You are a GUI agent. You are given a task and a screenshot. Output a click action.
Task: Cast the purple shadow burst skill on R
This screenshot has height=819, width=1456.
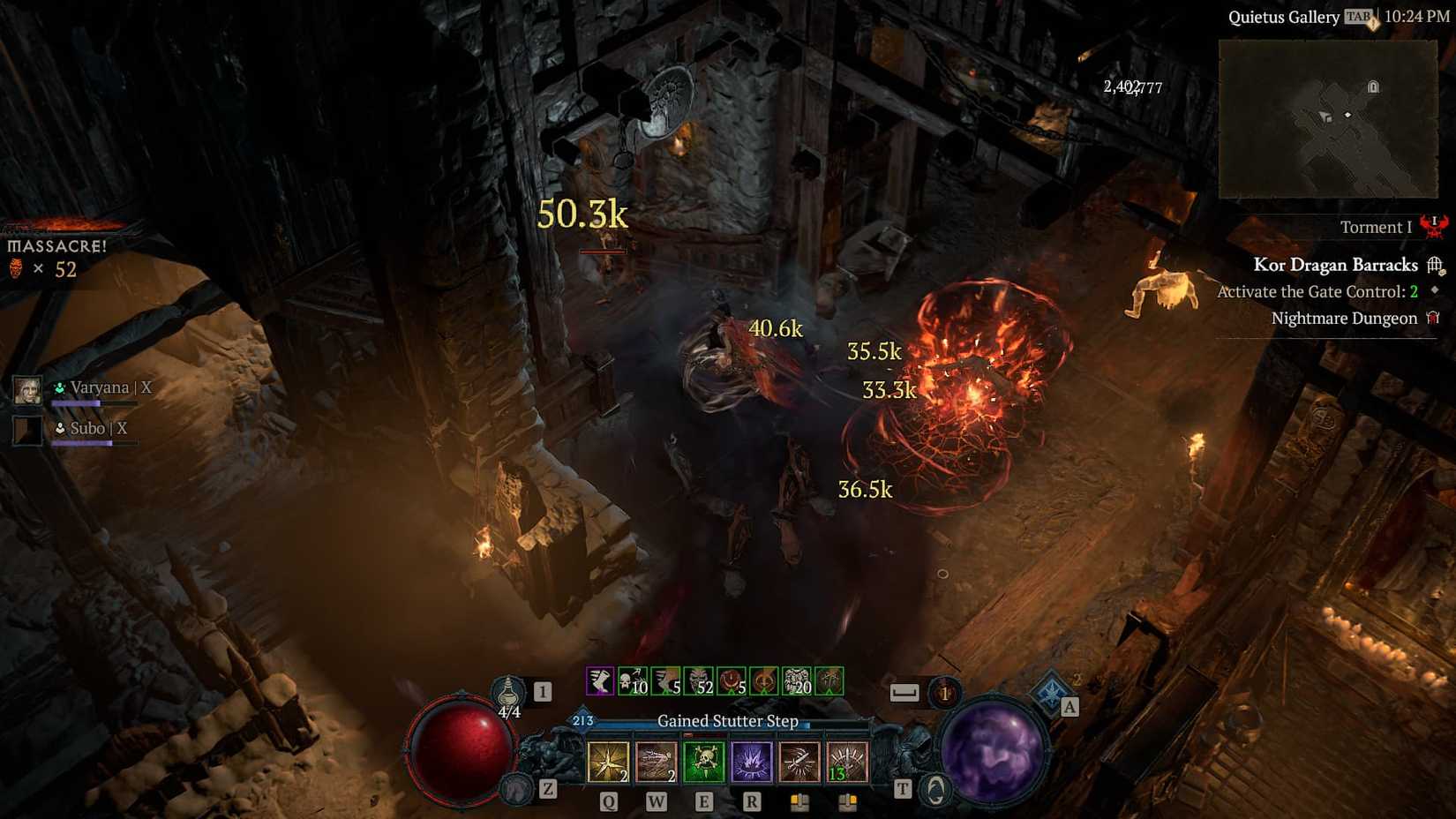click(751, 759)
